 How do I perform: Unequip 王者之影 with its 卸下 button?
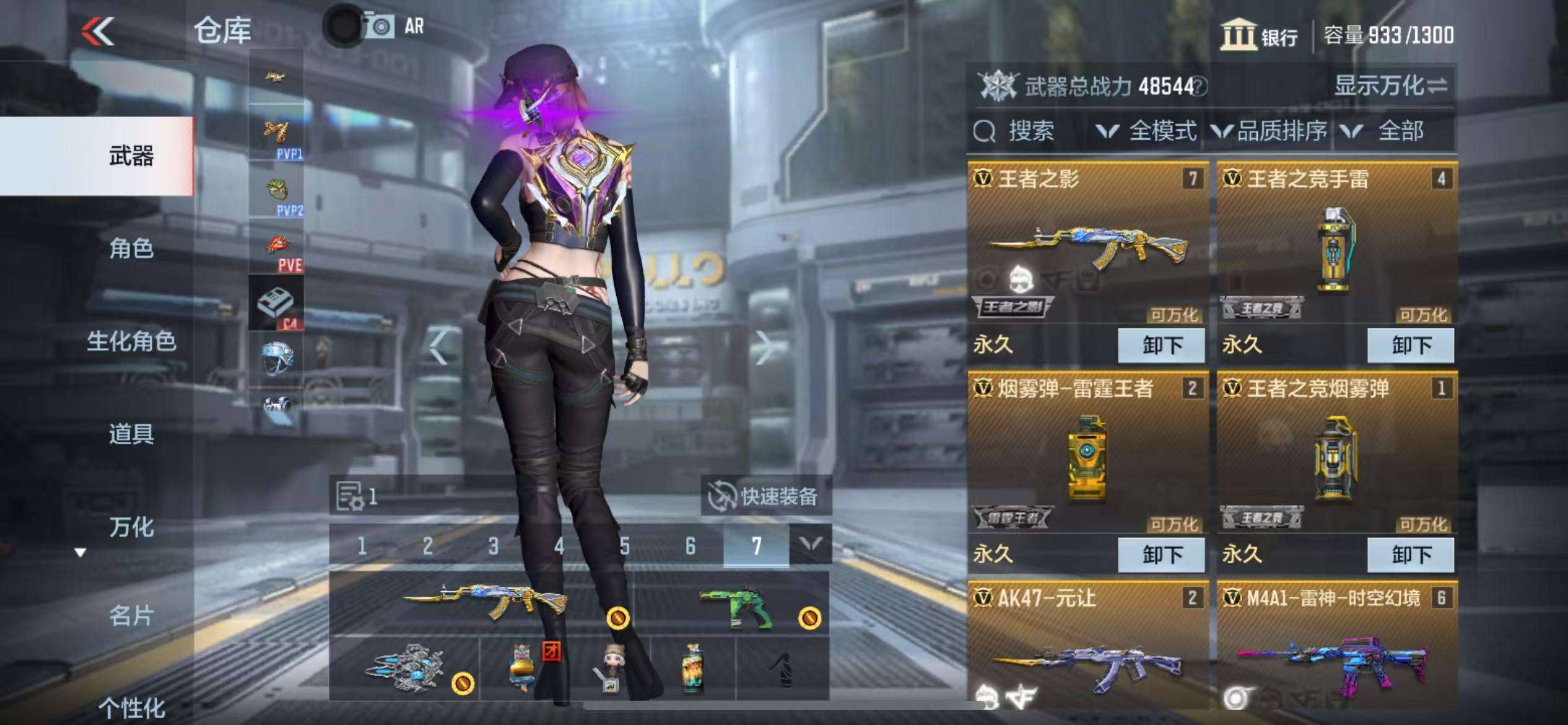click(1161, 345)
